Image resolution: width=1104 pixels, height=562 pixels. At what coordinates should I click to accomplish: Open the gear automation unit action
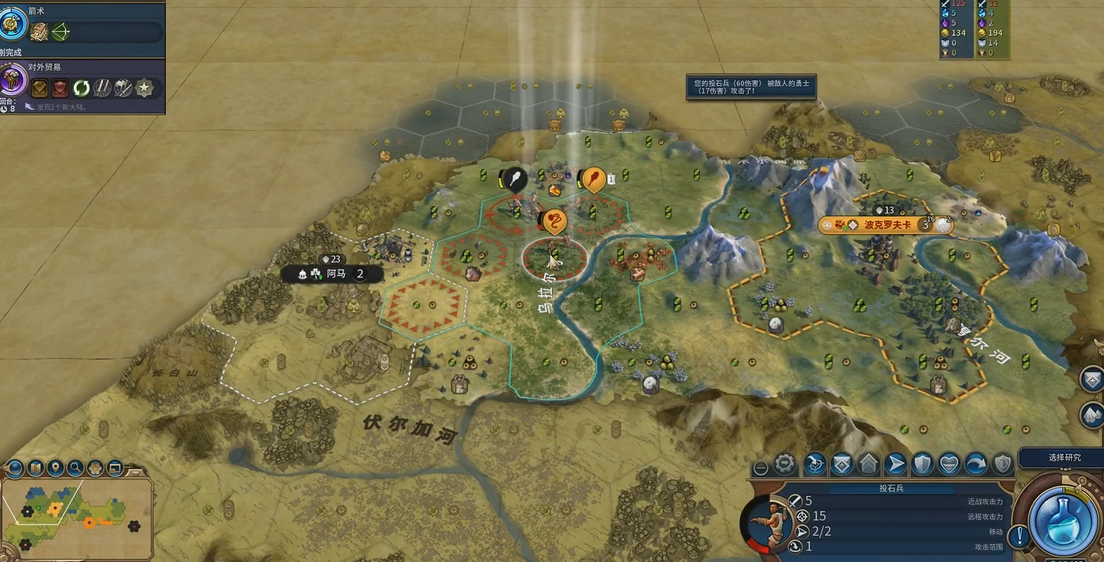[x=785, y=464]
